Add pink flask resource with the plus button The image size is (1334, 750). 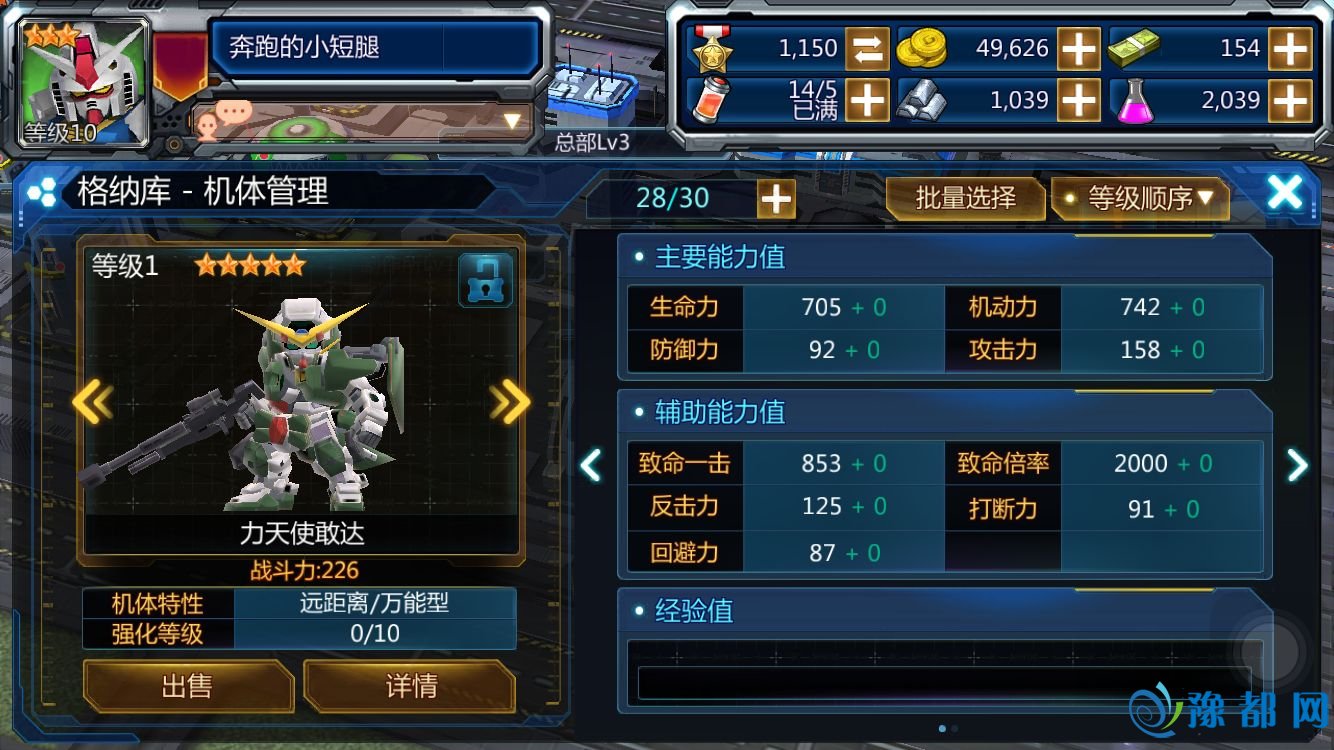coord(1290,100)
